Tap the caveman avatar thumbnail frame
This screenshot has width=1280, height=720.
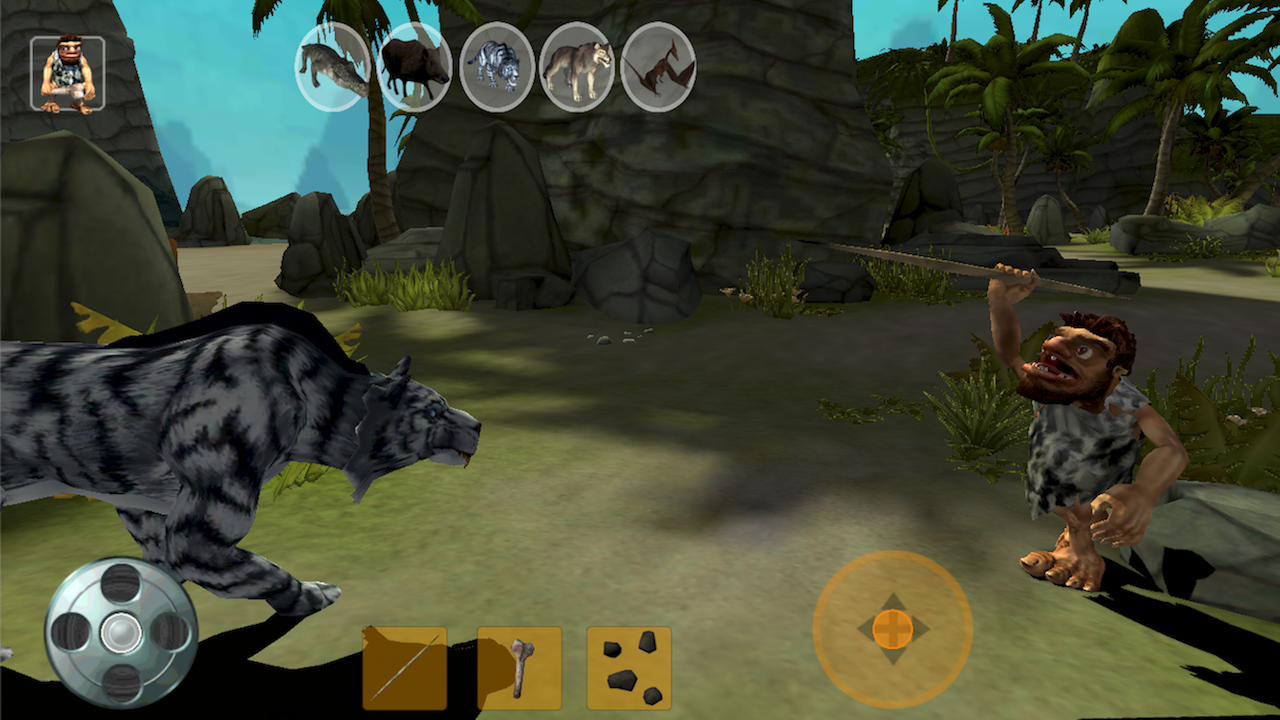[x=67, y=70]
